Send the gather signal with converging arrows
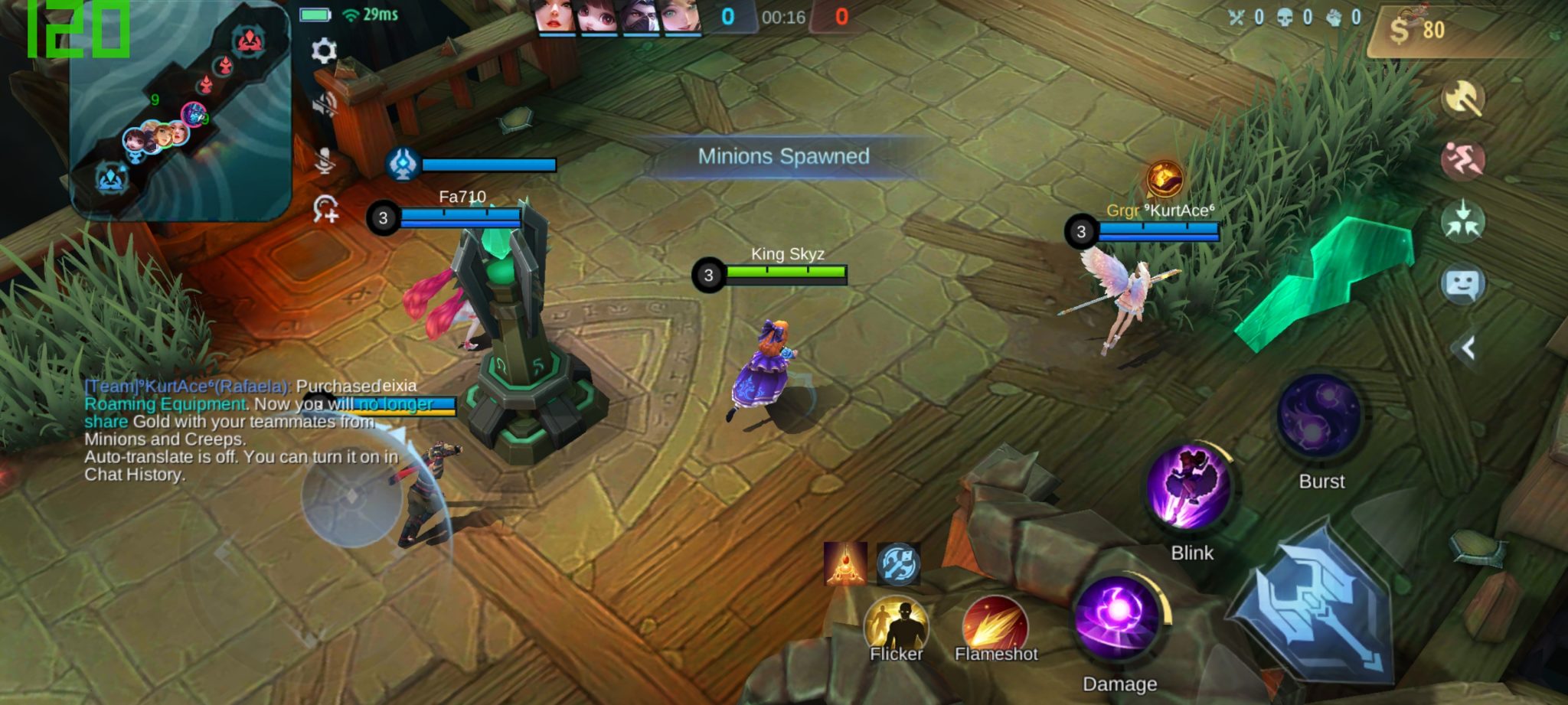Screen dimensions: 1568x705 point(1463,220)
